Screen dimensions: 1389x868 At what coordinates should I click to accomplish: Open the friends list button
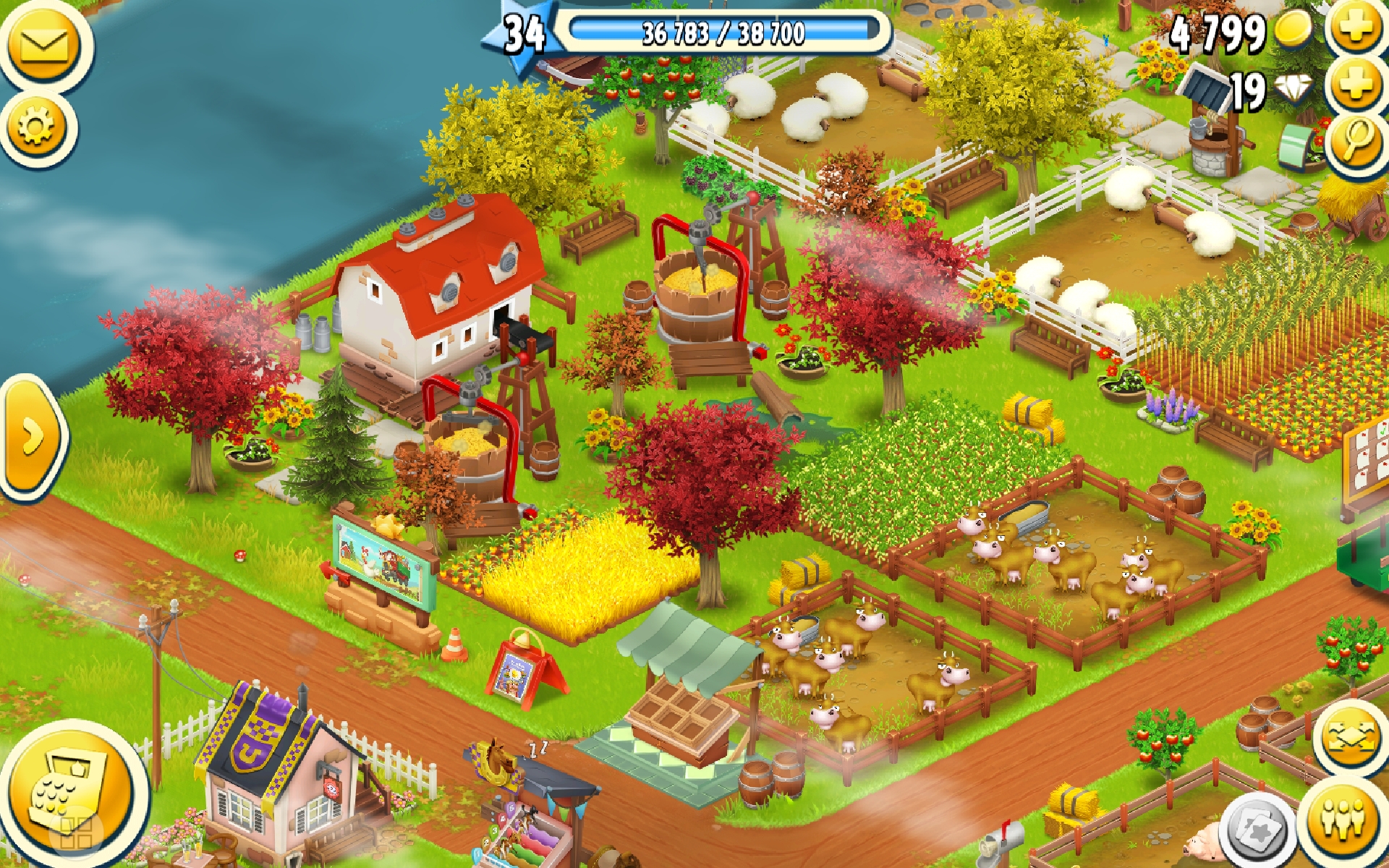click(1343, 820)
